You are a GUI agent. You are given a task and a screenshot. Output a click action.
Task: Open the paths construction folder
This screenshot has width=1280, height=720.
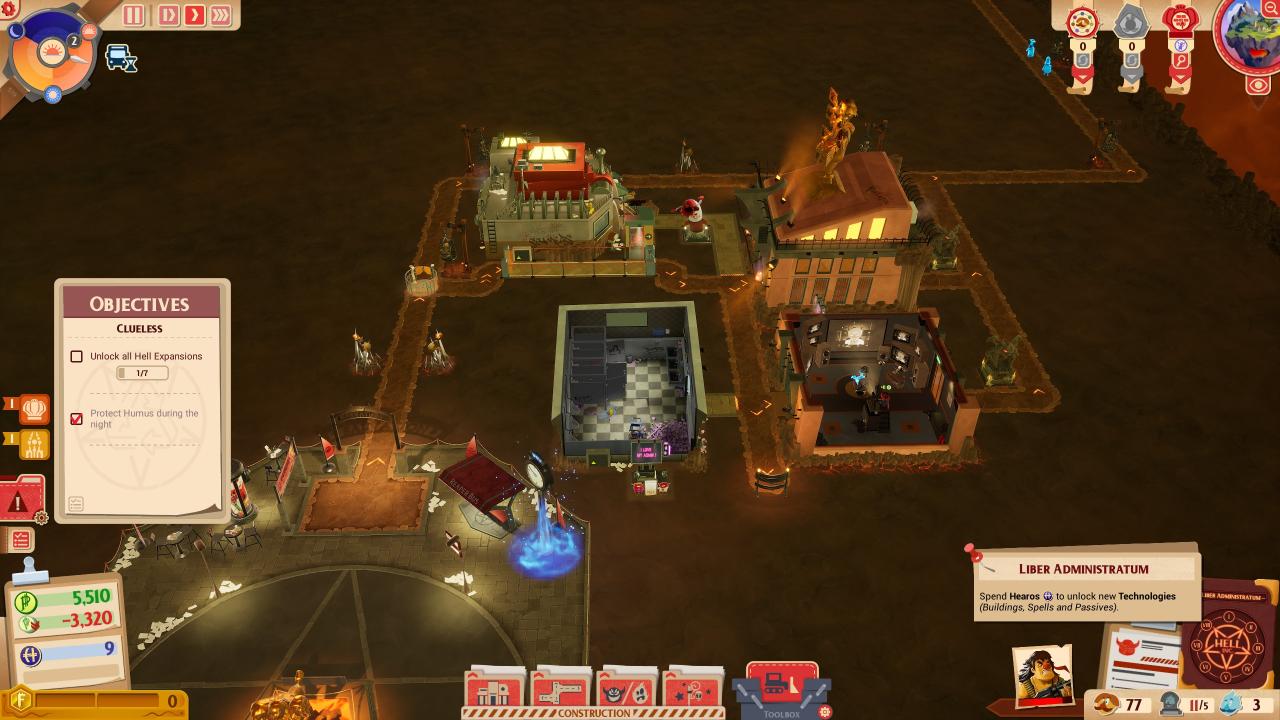click(561, 690)
